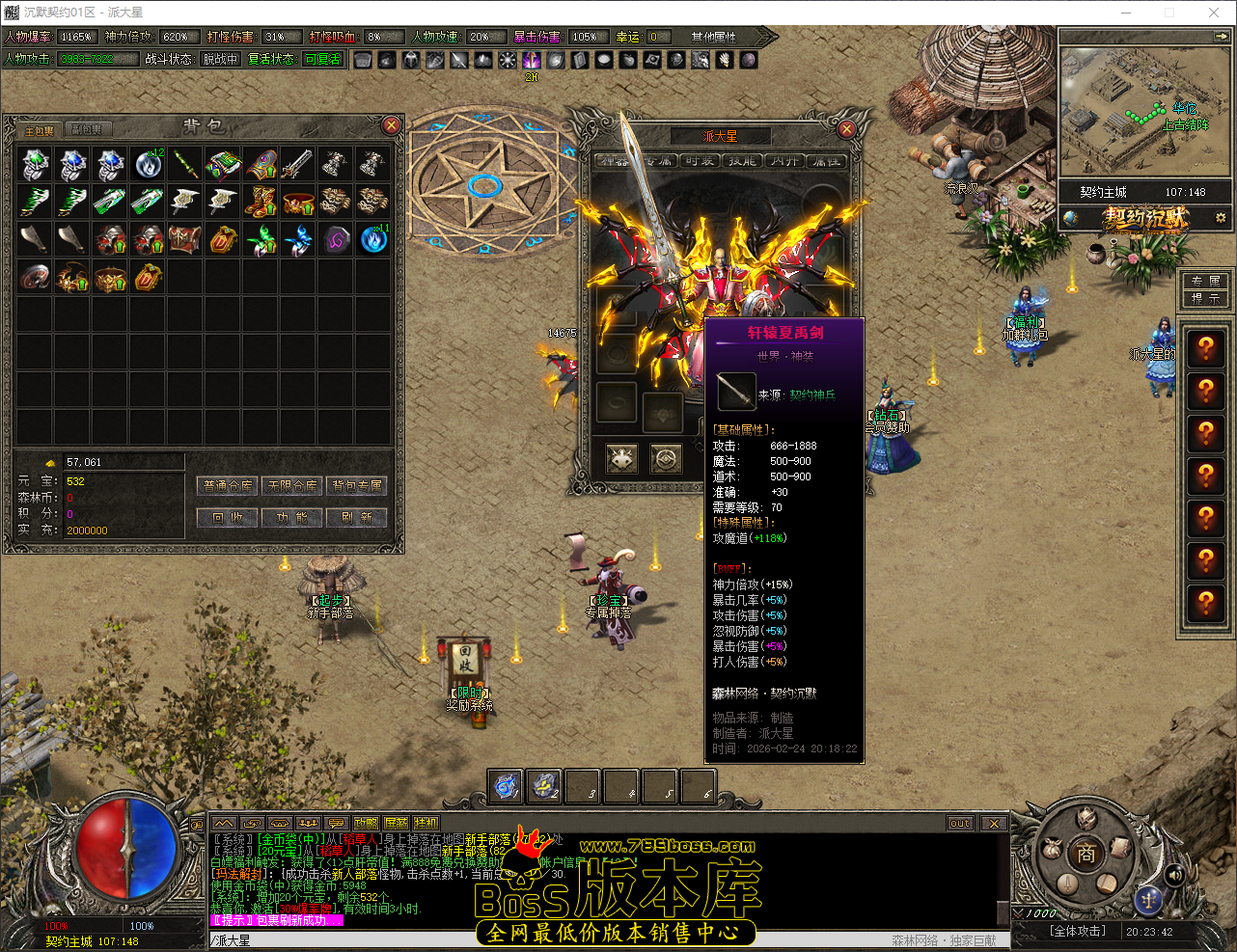Refresh the bag with 刷新 button
Image resolution: width=1237 pixels, height=952 pixels.
pyautogui.click(x=357, y=517)
